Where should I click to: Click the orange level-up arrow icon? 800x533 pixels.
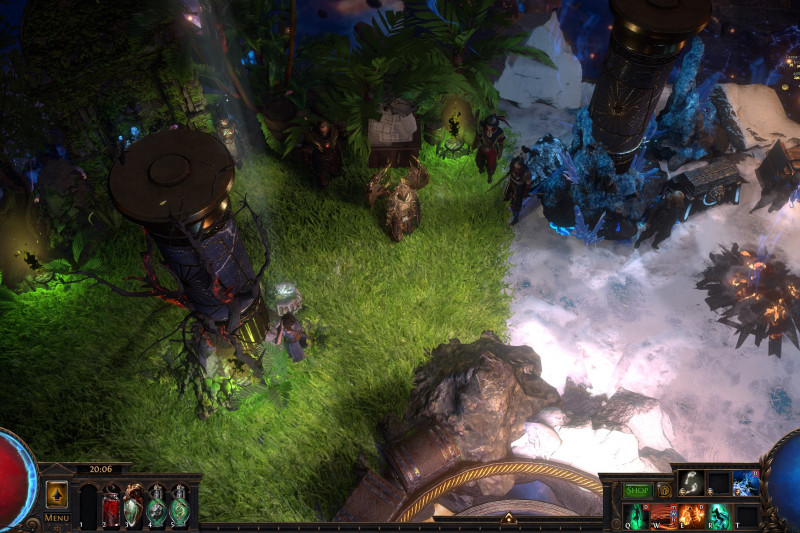point(57,495)
